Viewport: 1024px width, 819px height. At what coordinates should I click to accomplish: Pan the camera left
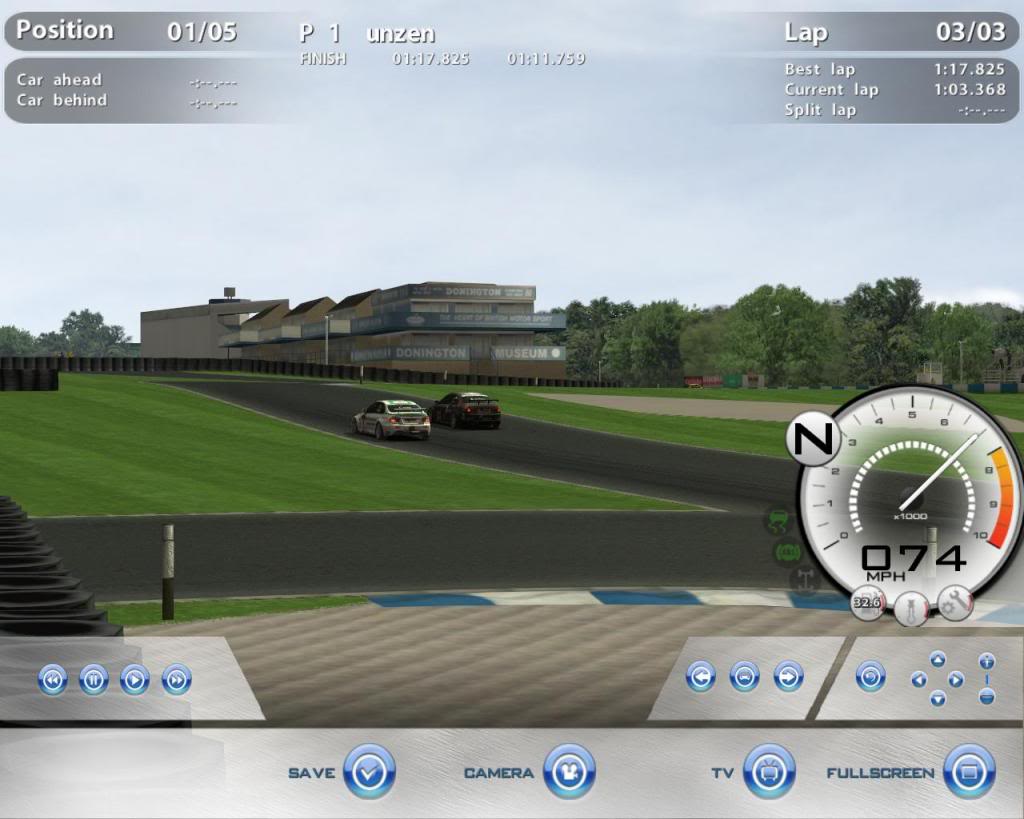[918, 679]
